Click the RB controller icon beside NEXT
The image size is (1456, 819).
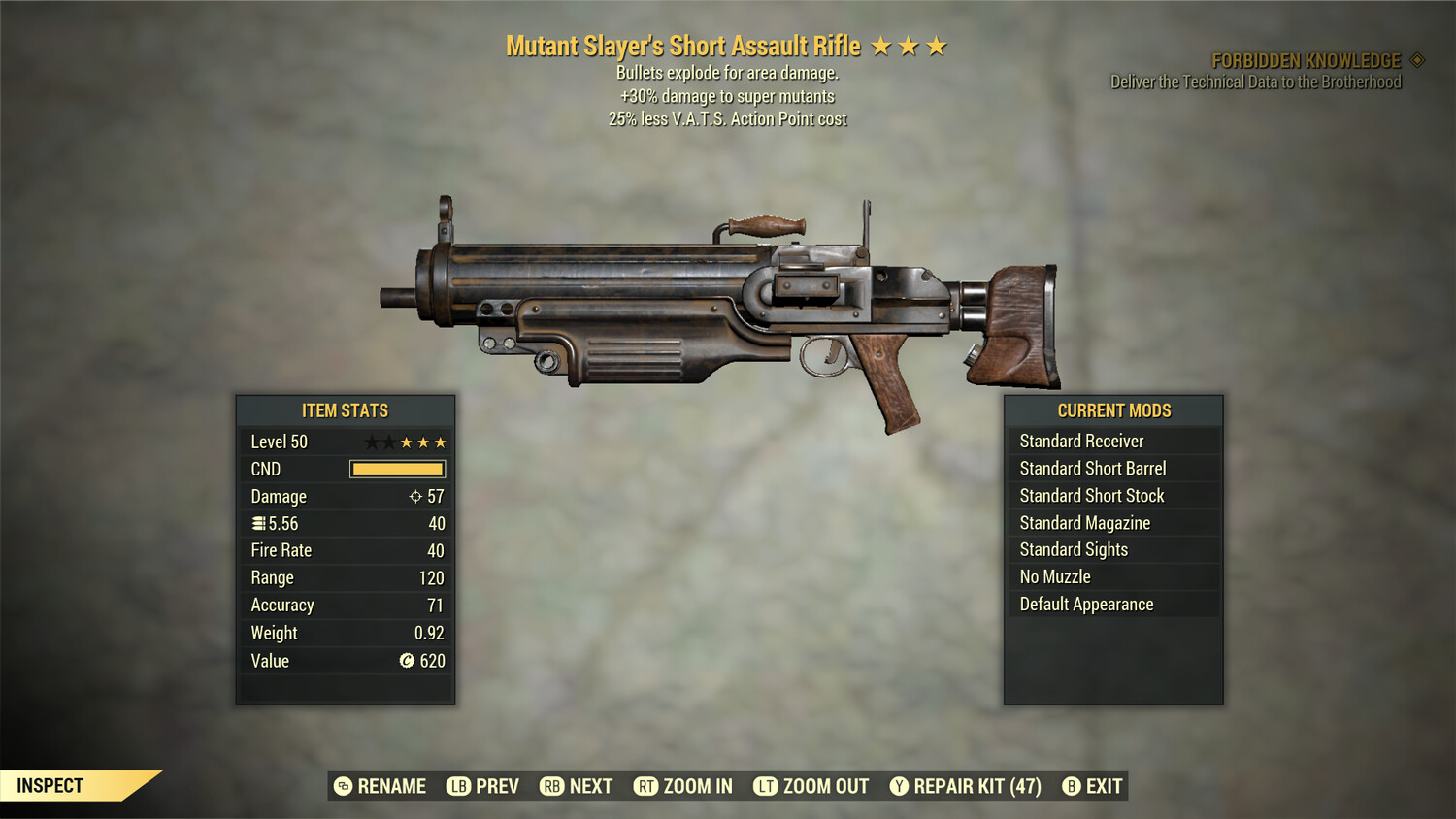553,786
